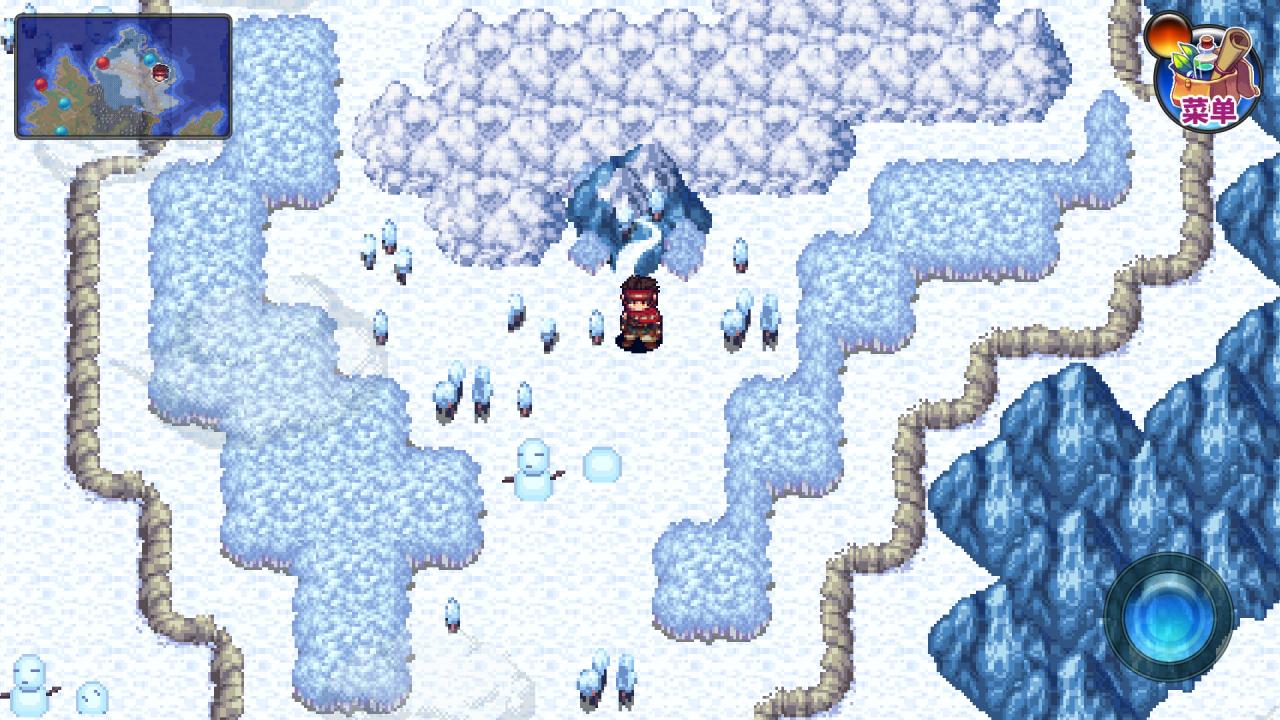The image size is (1280, 720).
Task: Click the teal marker at minimap bottom
Action: coord(61,129)
